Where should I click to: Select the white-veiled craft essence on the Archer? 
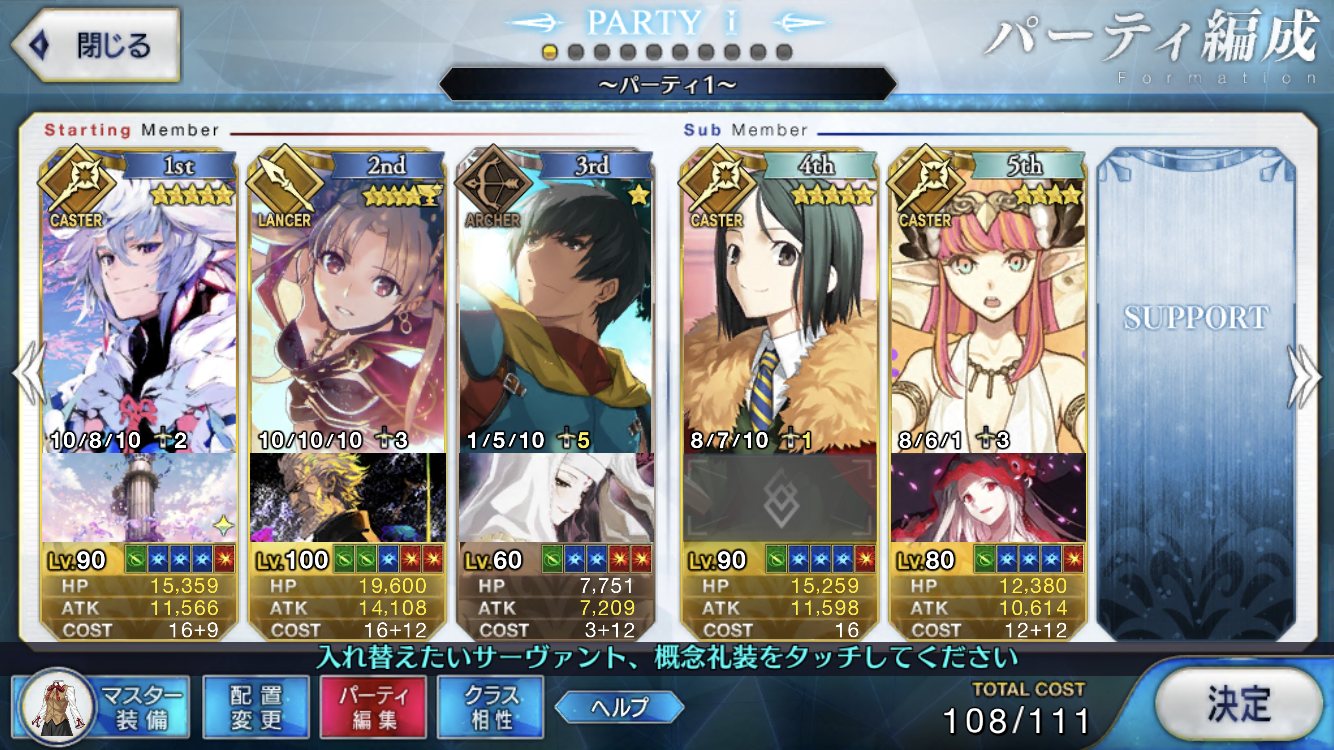pos(555,497)
